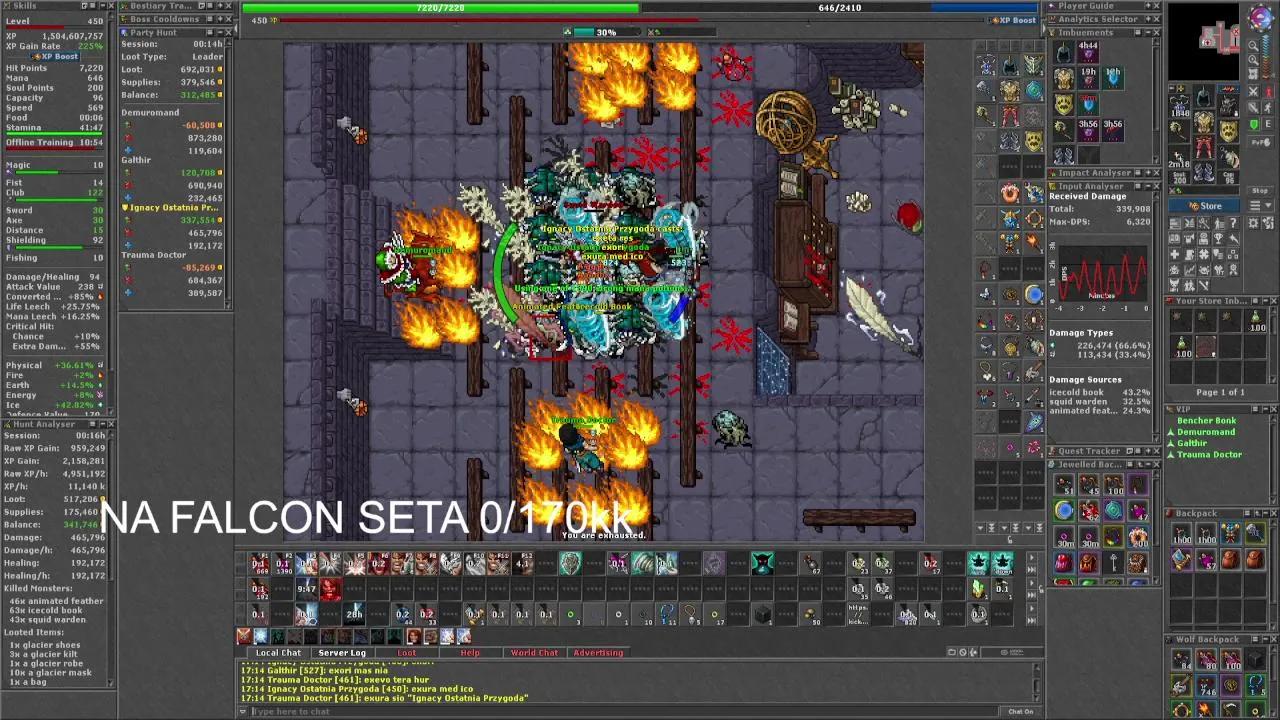Screen dimensions: 1280x720
Task: Click the Quest Tracker panel icon
Action: click(1051, 450)
